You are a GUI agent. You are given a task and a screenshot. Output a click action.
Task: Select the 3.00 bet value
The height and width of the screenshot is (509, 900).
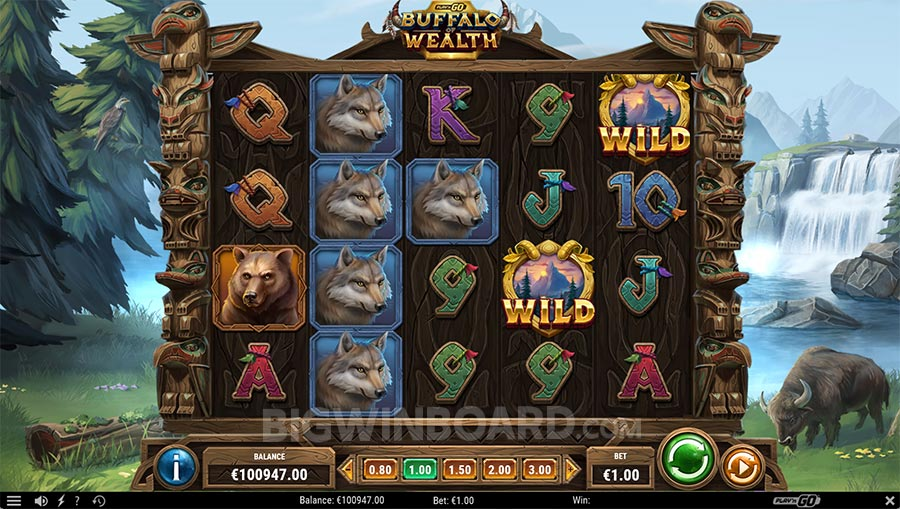(540, 469)
